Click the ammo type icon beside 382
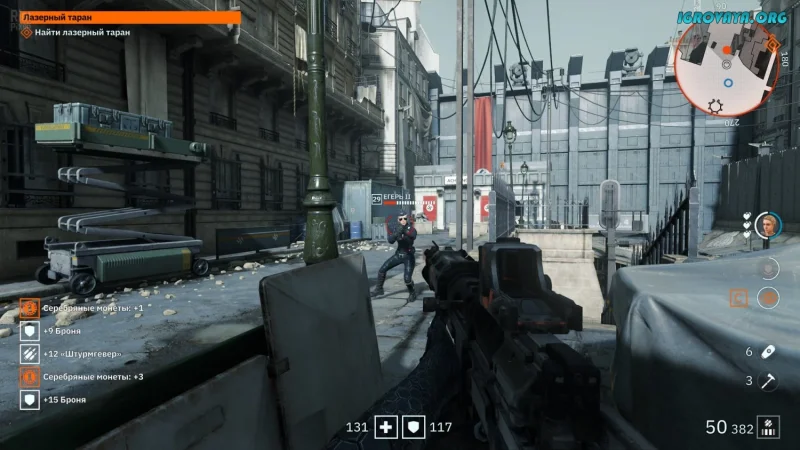 click(768, 428)
